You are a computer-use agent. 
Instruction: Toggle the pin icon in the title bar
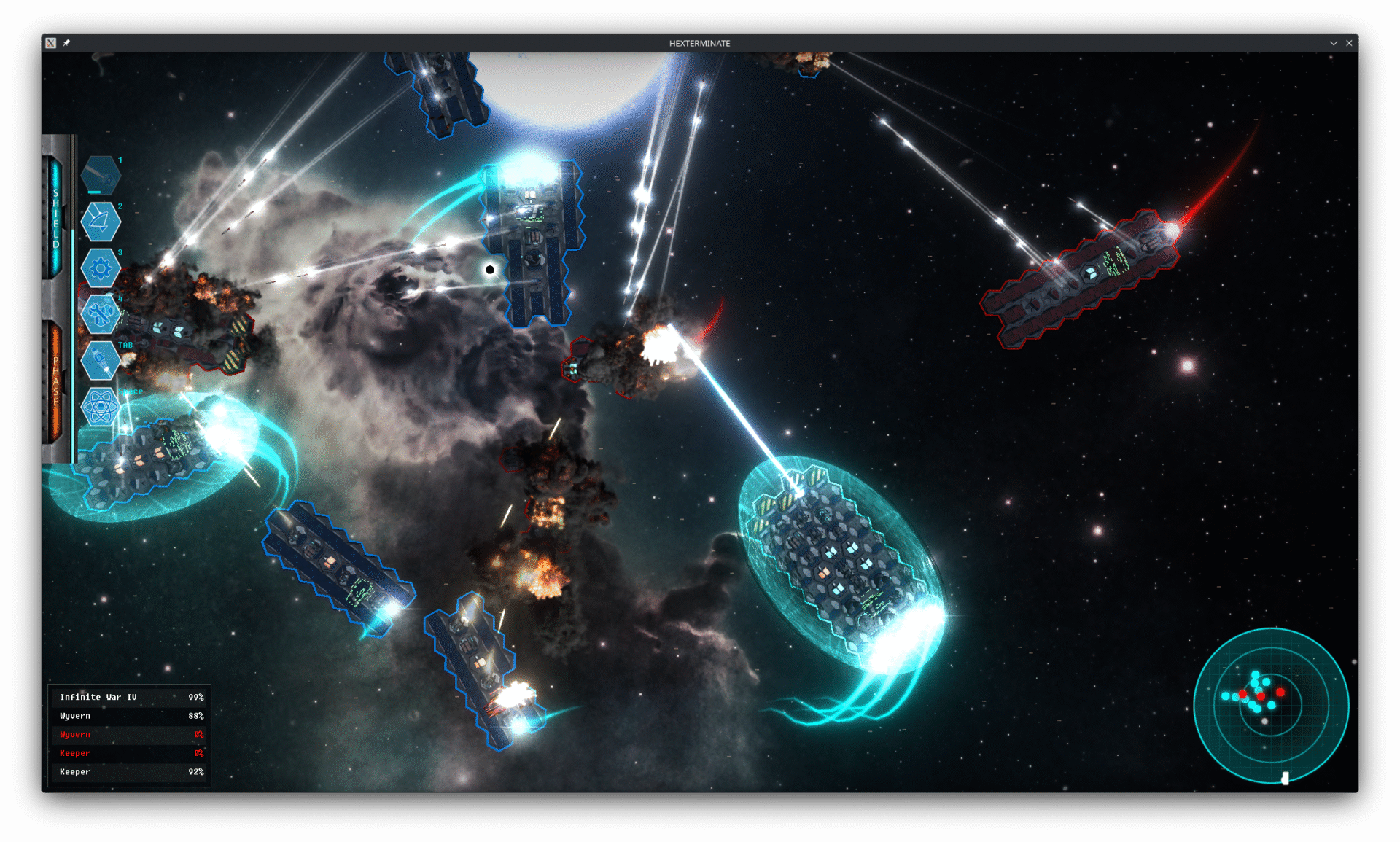pyautogui.click(x=66, y=43)
